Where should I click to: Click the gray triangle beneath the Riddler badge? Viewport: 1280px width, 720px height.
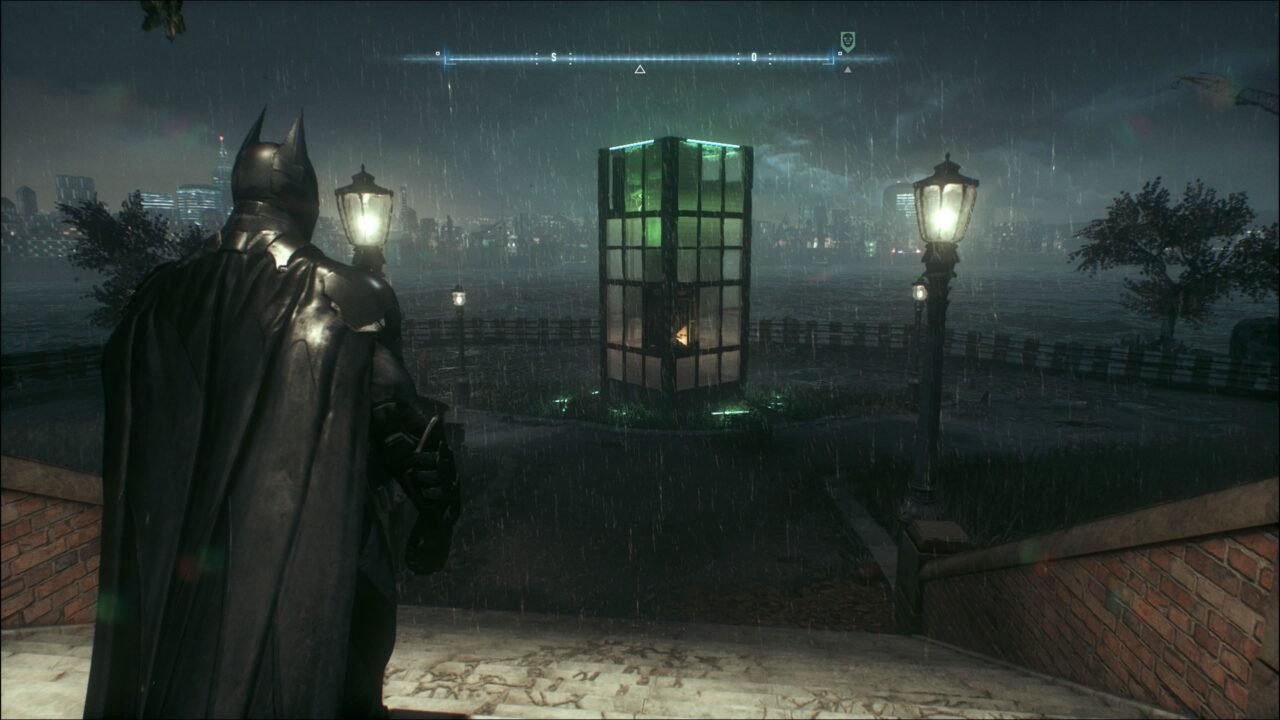pyautogui.click(x=846, y=70)
